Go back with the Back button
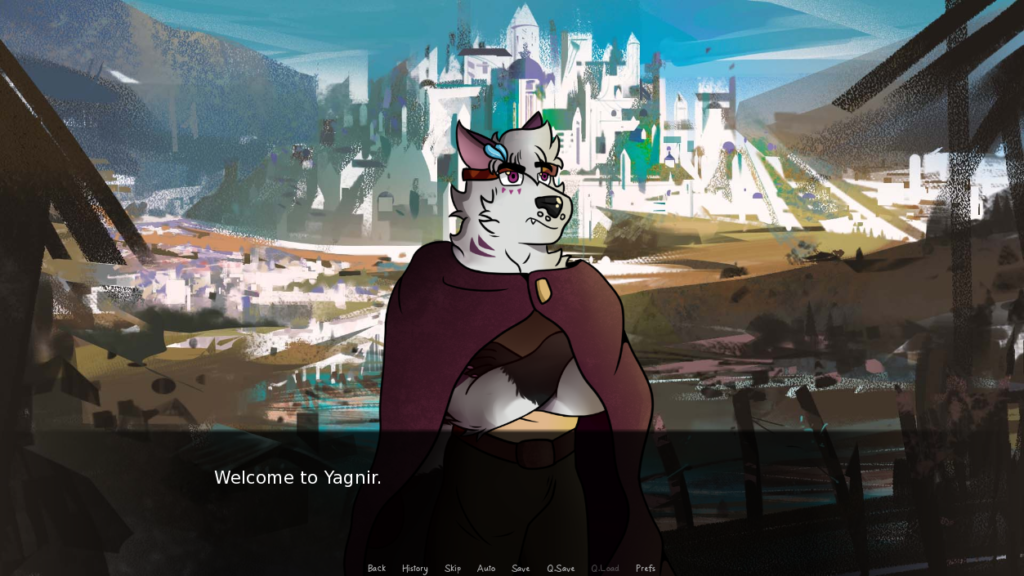 coord(376,568)
